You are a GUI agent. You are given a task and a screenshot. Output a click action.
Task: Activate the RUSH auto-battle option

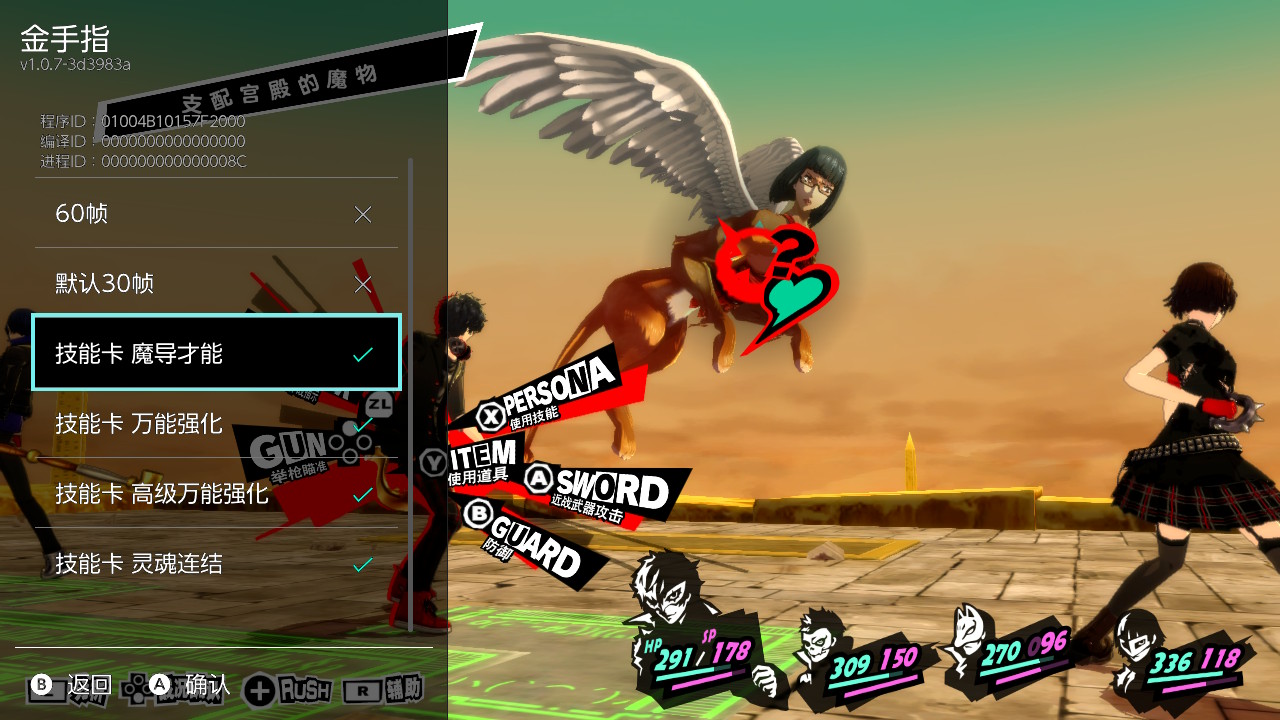pos(290,689)
